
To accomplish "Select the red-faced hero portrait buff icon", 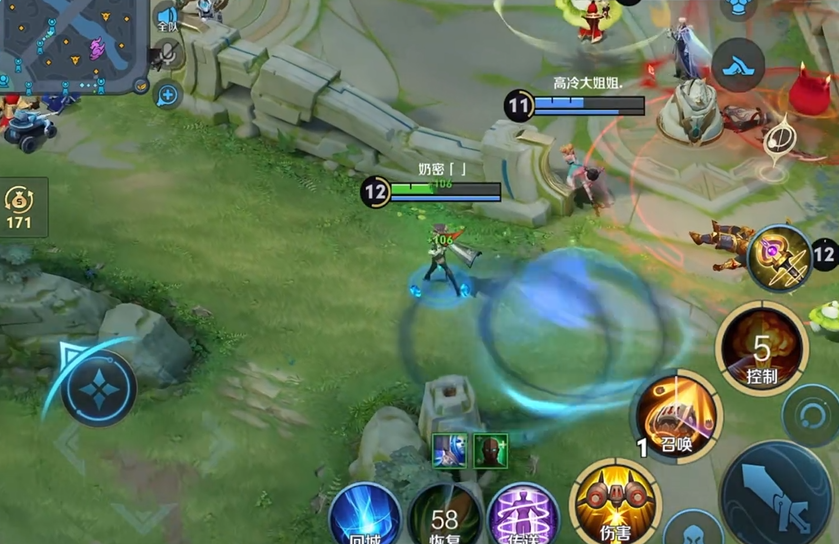I will click(x=490, y=450).
